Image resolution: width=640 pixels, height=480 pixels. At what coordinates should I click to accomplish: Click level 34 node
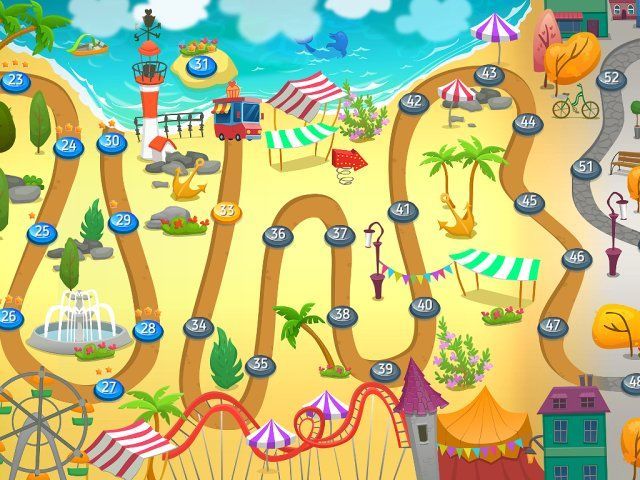[198, 326]
